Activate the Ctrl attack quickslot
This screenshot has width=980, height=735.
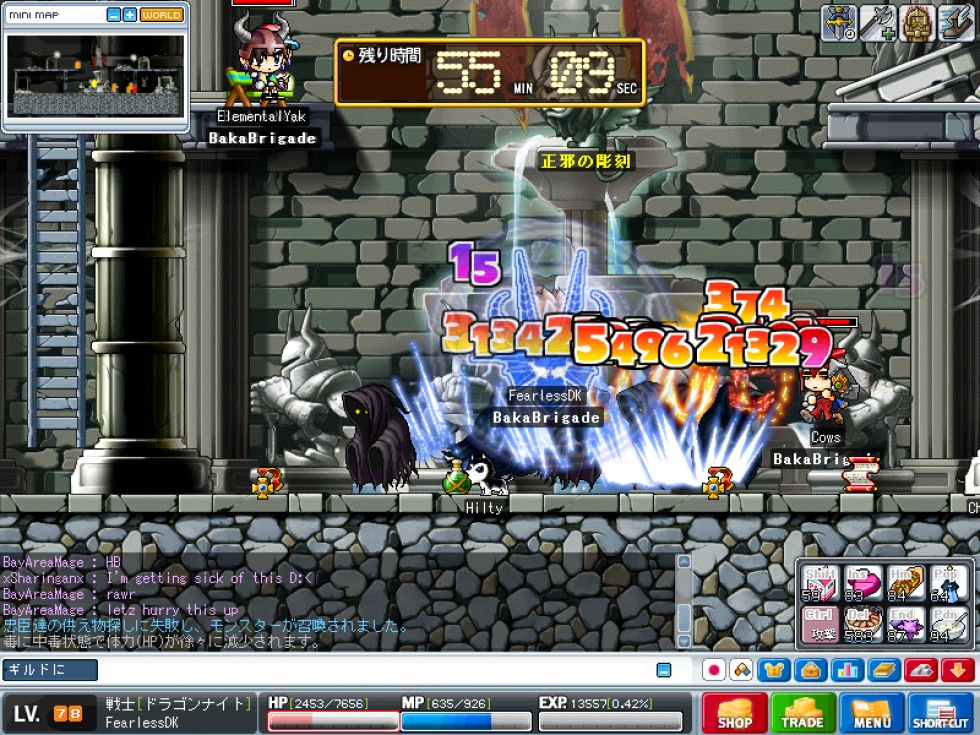click(x=820, y=626)
